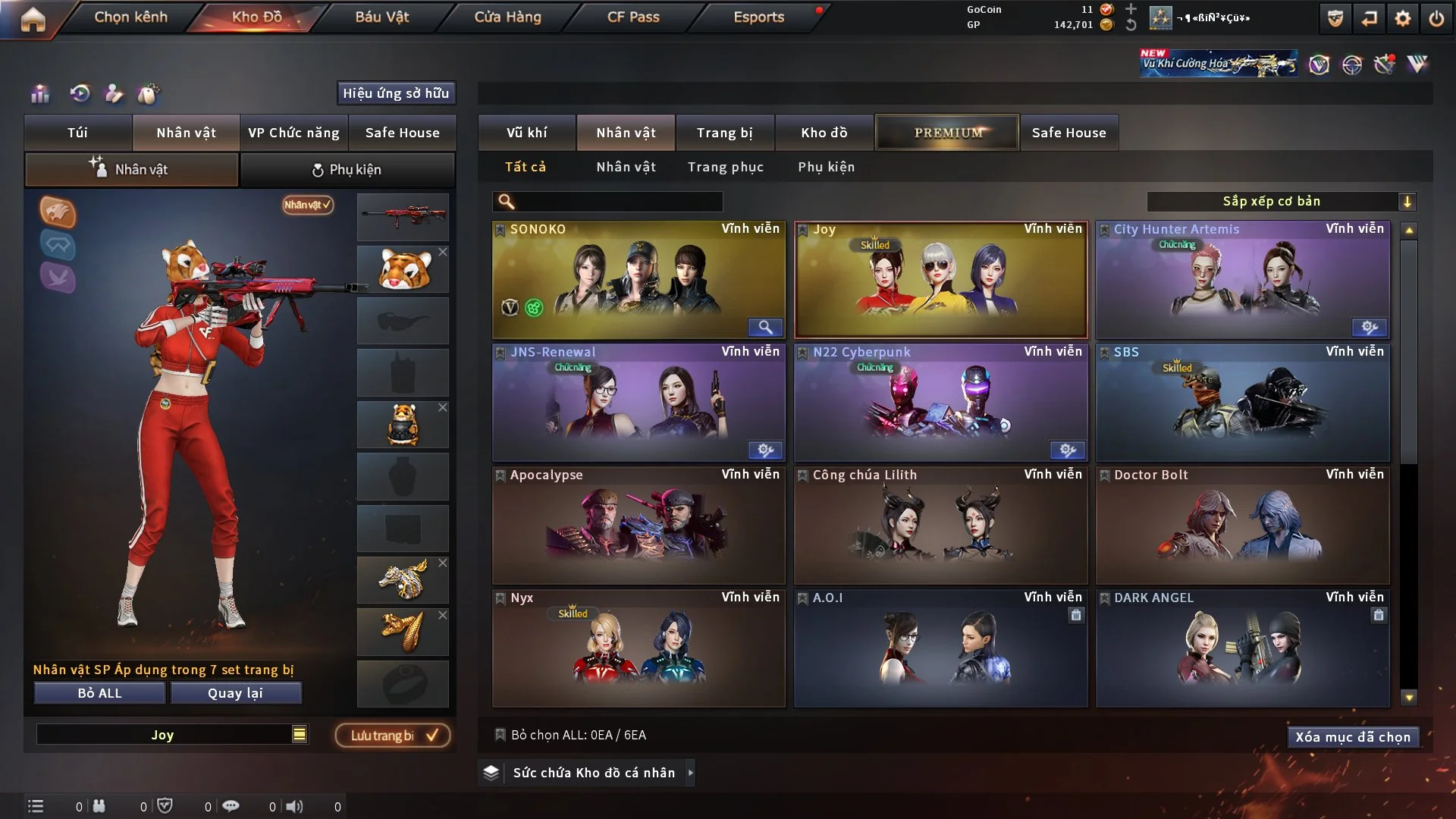
Task: Select the DARK ANGEL character card
Action: click(x=1242, y=648)
